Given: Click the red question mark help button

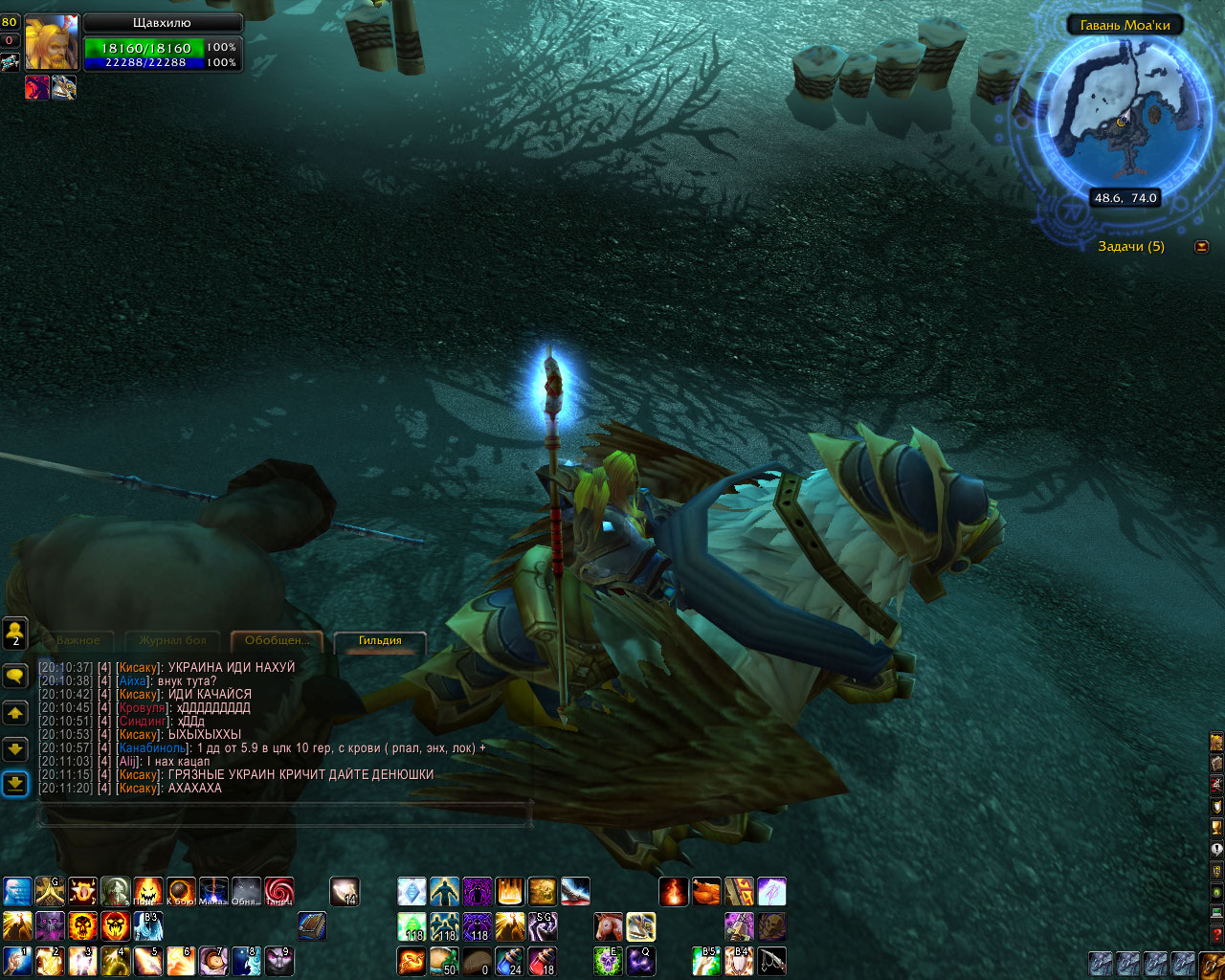Looking at the screenshot, I should [x=1216, y=934].
